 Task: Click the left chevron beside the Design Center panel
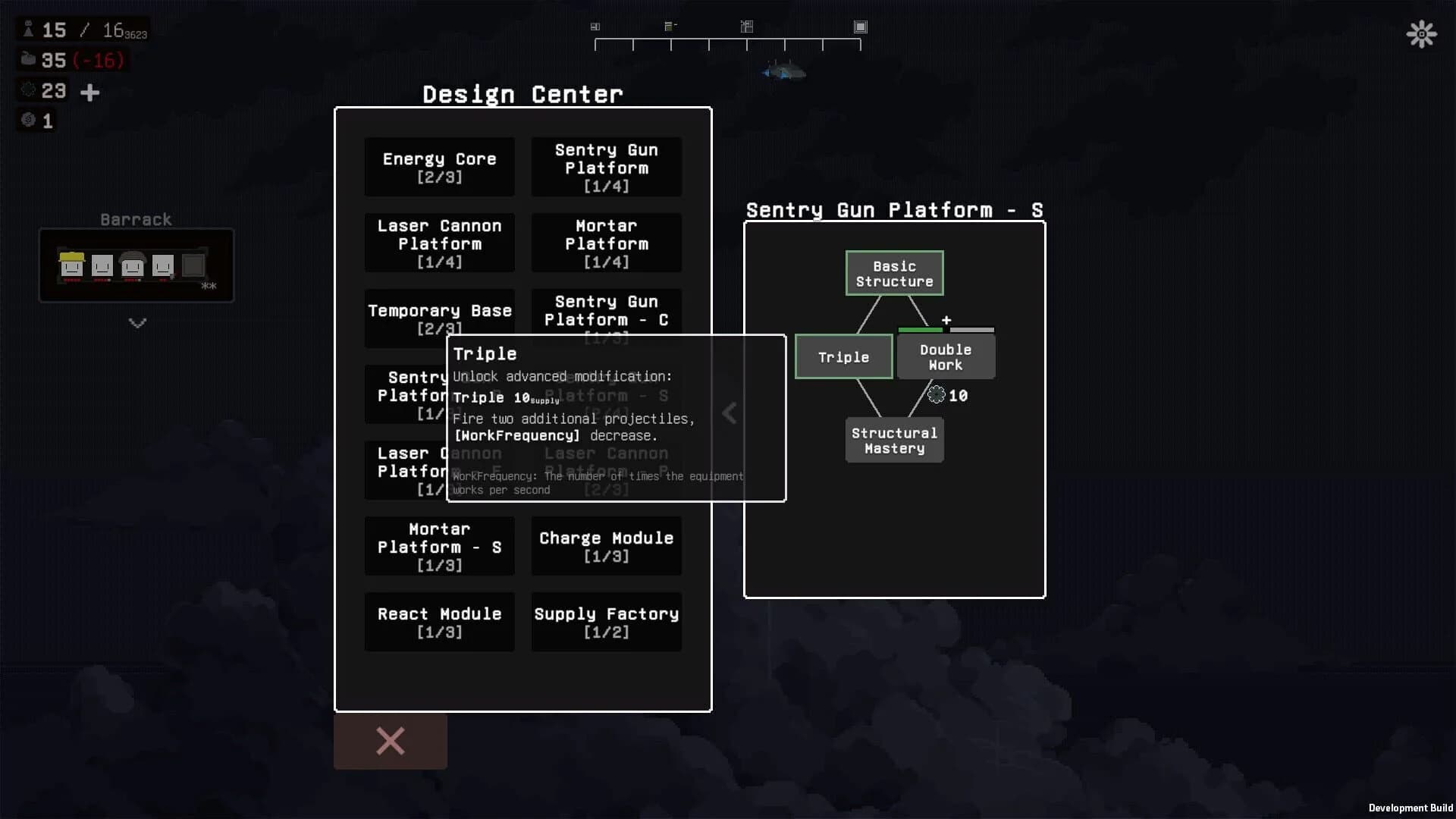pos(729,413)
